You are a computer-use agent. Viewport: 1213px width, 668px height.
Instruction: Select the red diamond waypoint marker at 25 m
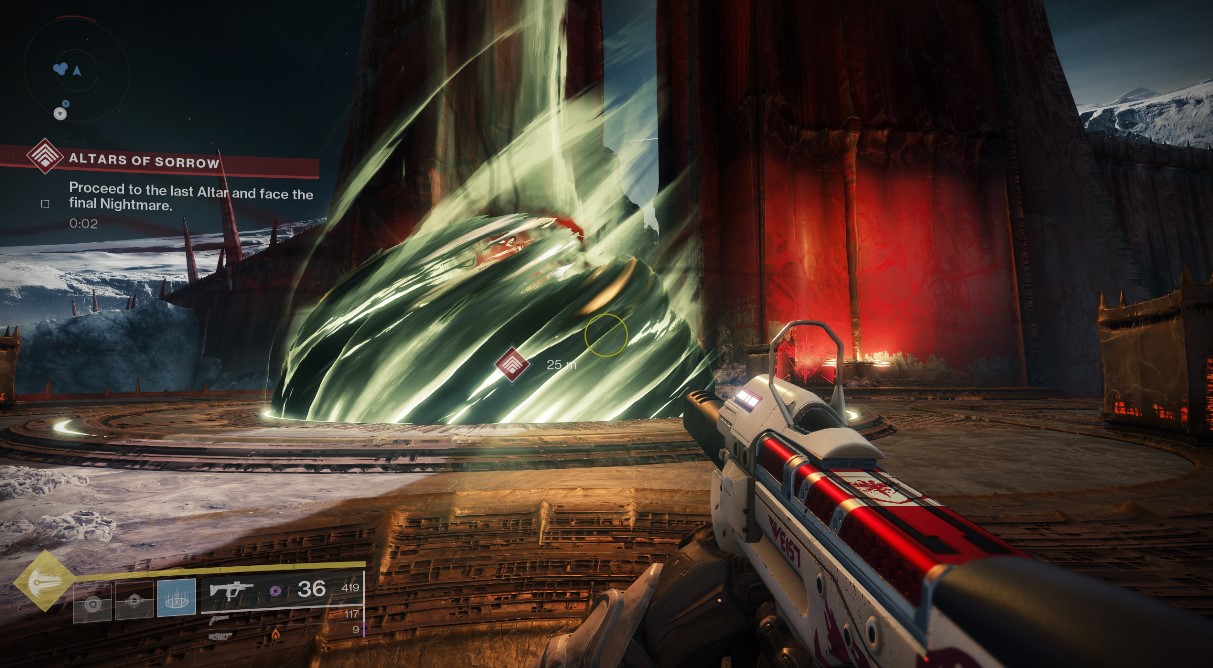512,364
